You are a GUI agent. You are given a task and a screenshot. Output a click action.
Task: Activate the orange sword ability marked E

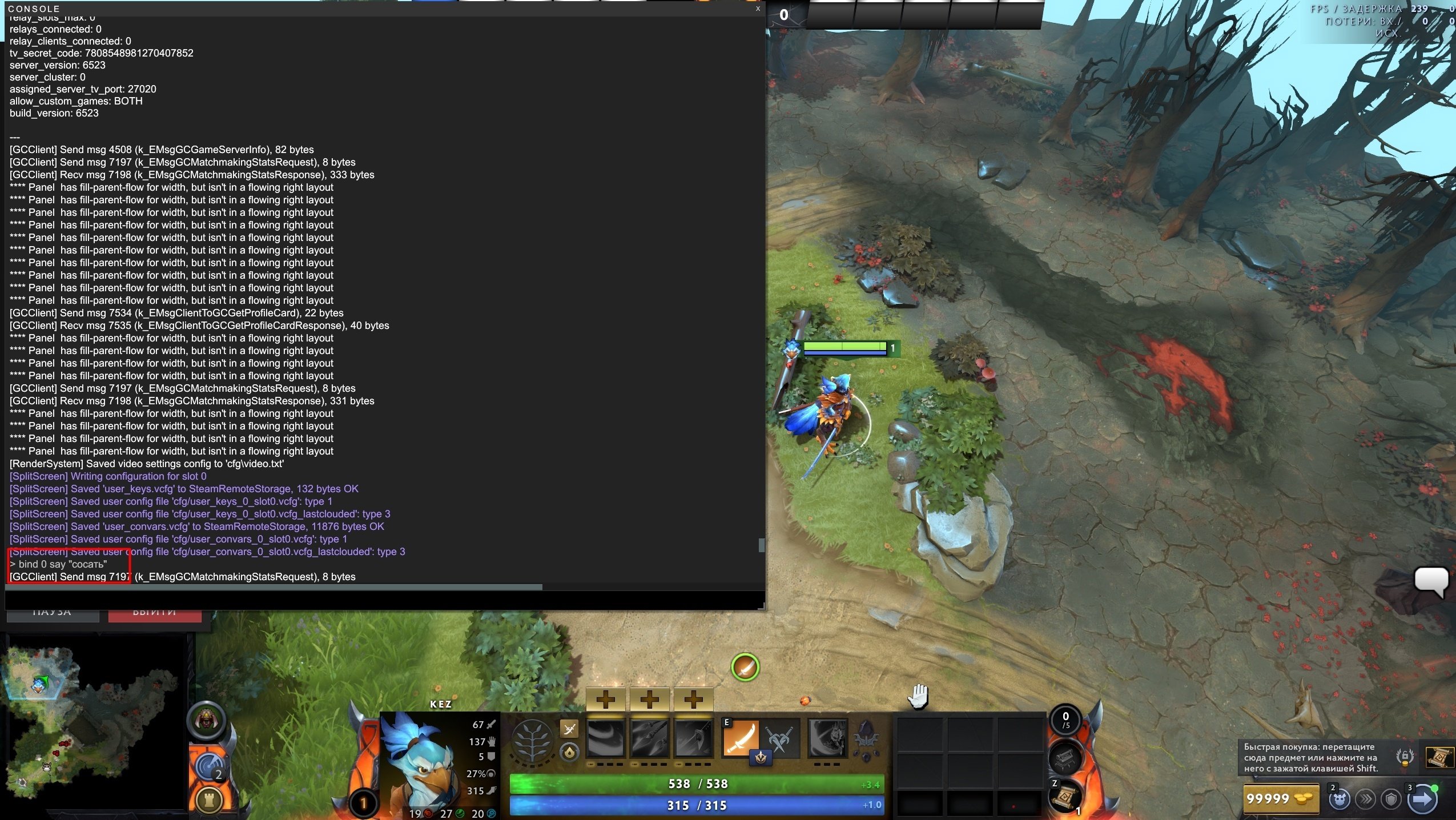pyautogui.click(x=741, y=738)
